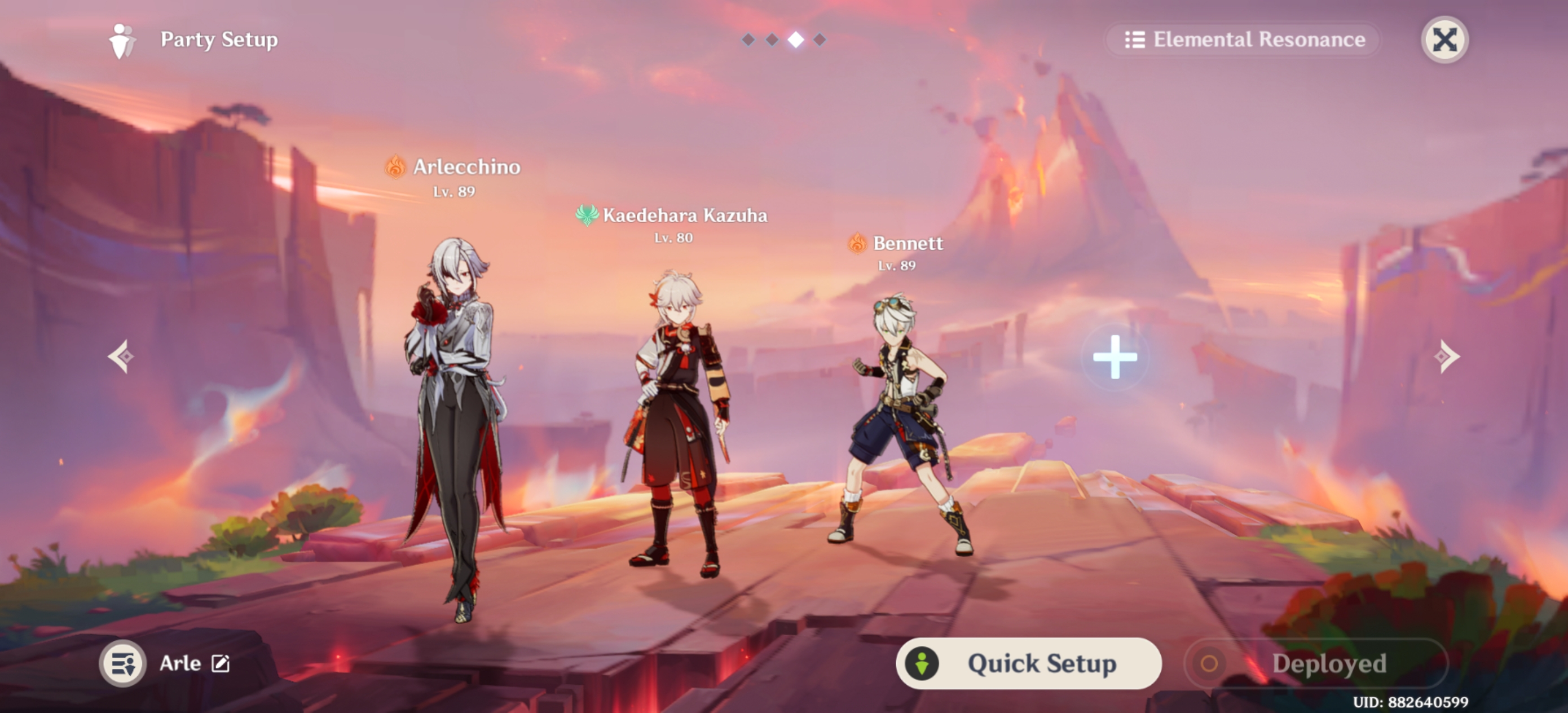This screenshot has height=713, width=1568.
Task: Click the Pyro element icon beside Arlecchino
Action: coord(394,168)
